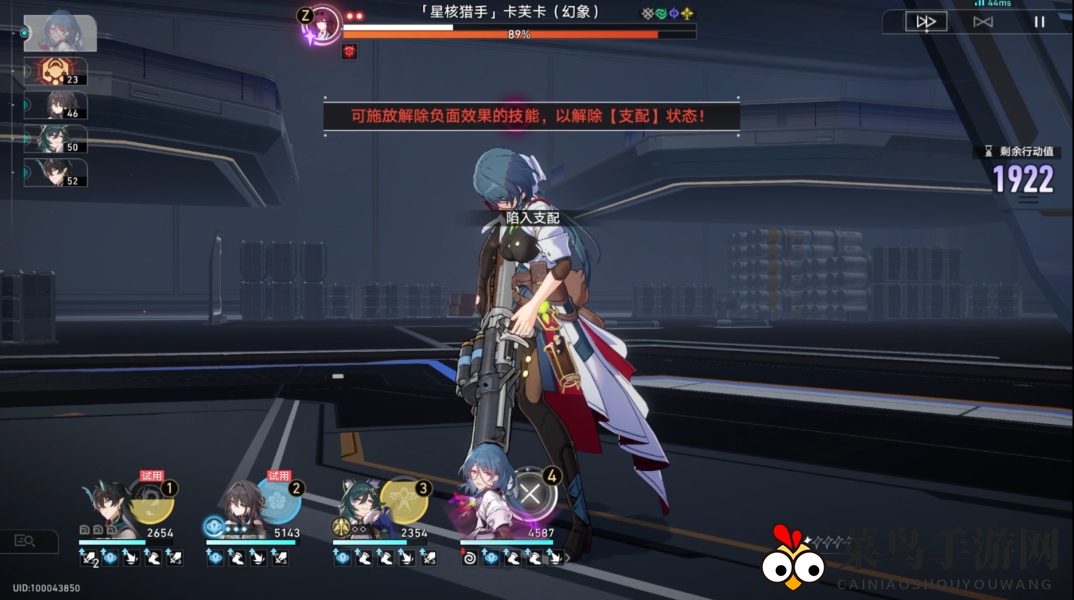The width and height of the screenshot is (1074, 600).
Task: Activate ultimate number 3
Action: 405,500
